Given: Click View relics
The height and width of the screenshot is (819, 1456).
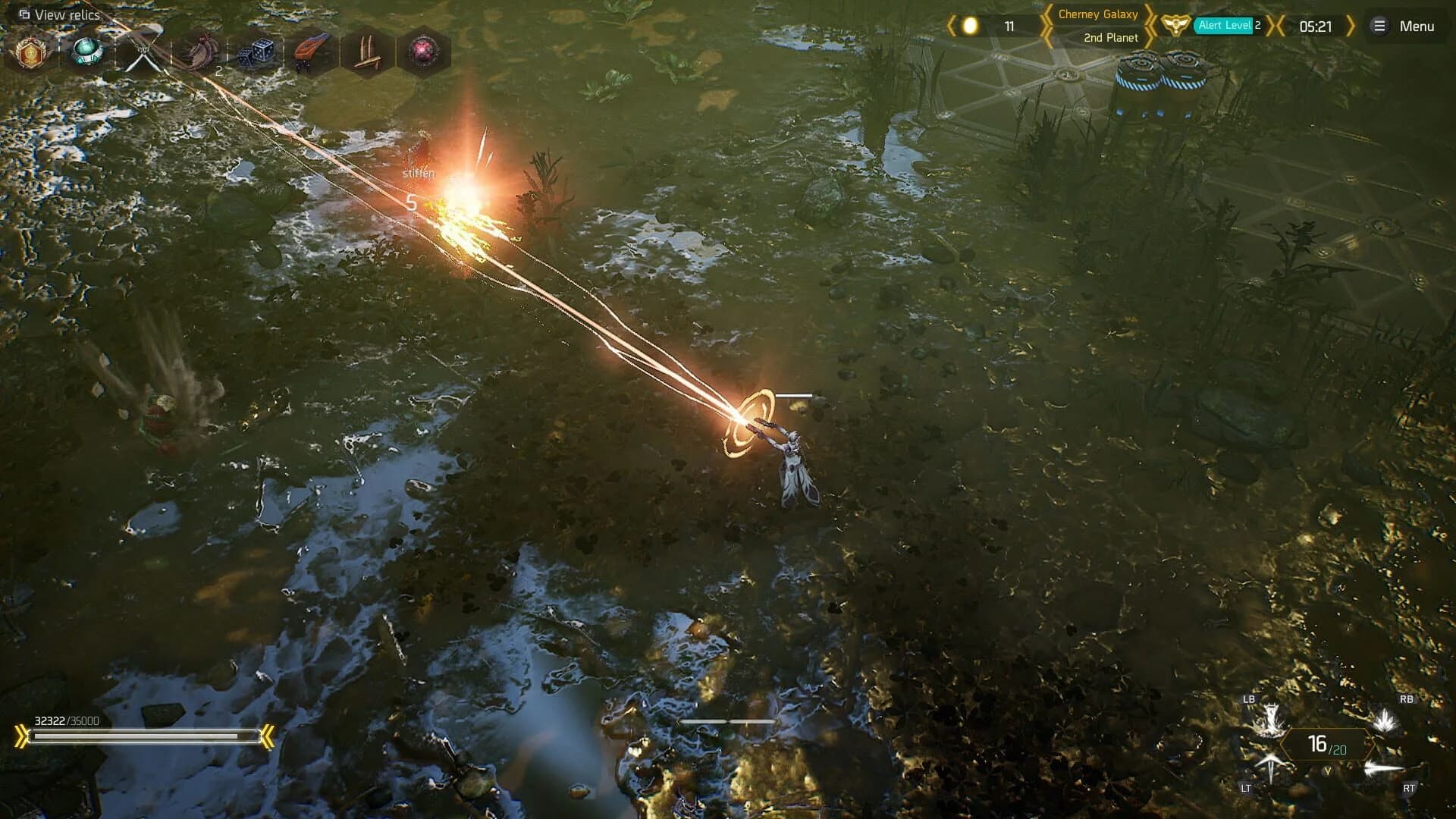Looking at the screenshot, I should pyautogui.click(x=61, y=14).
